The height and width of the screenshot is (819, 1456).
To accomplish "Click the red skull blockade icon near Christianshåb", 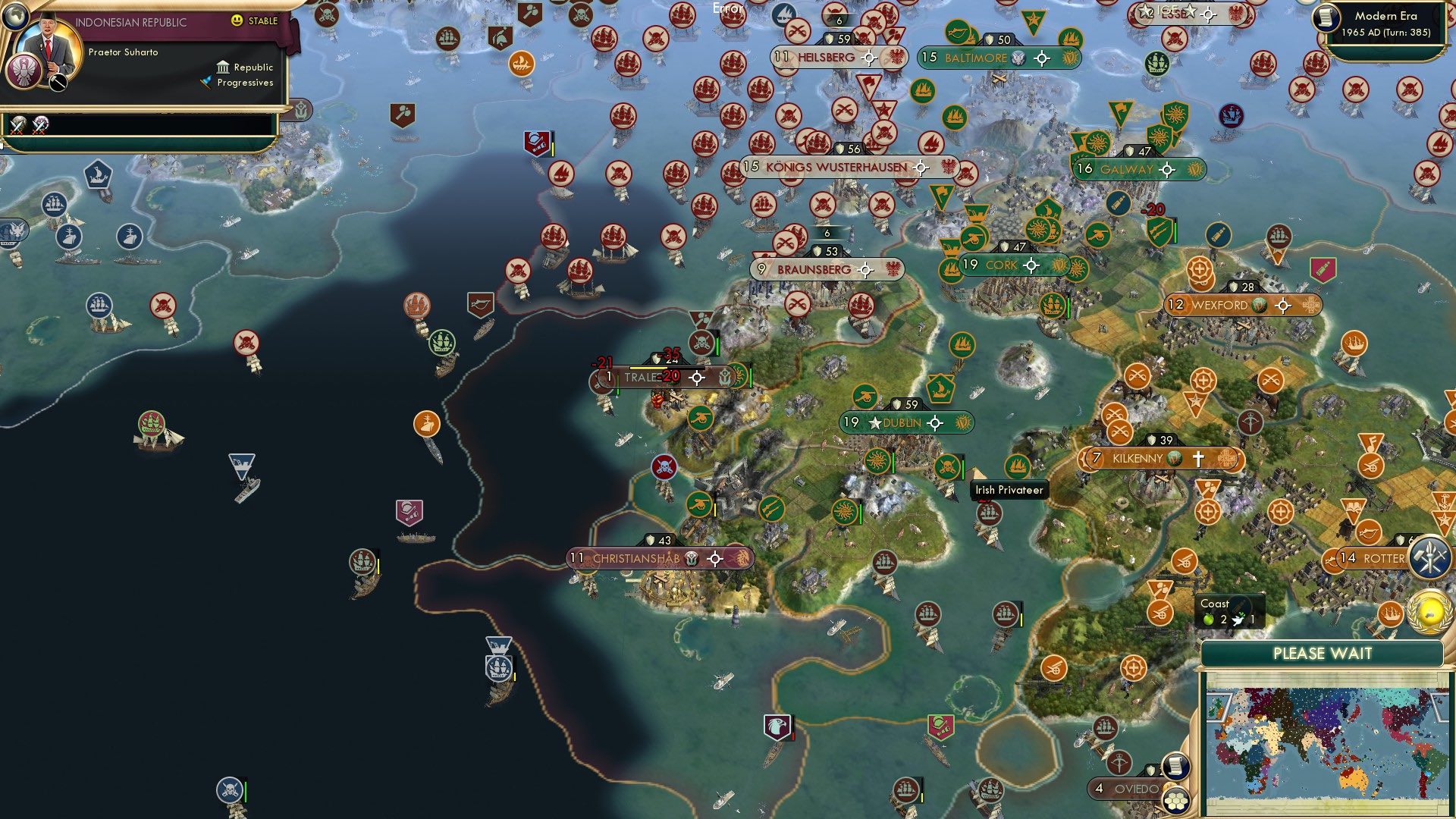I will click(x=664, y=468).
